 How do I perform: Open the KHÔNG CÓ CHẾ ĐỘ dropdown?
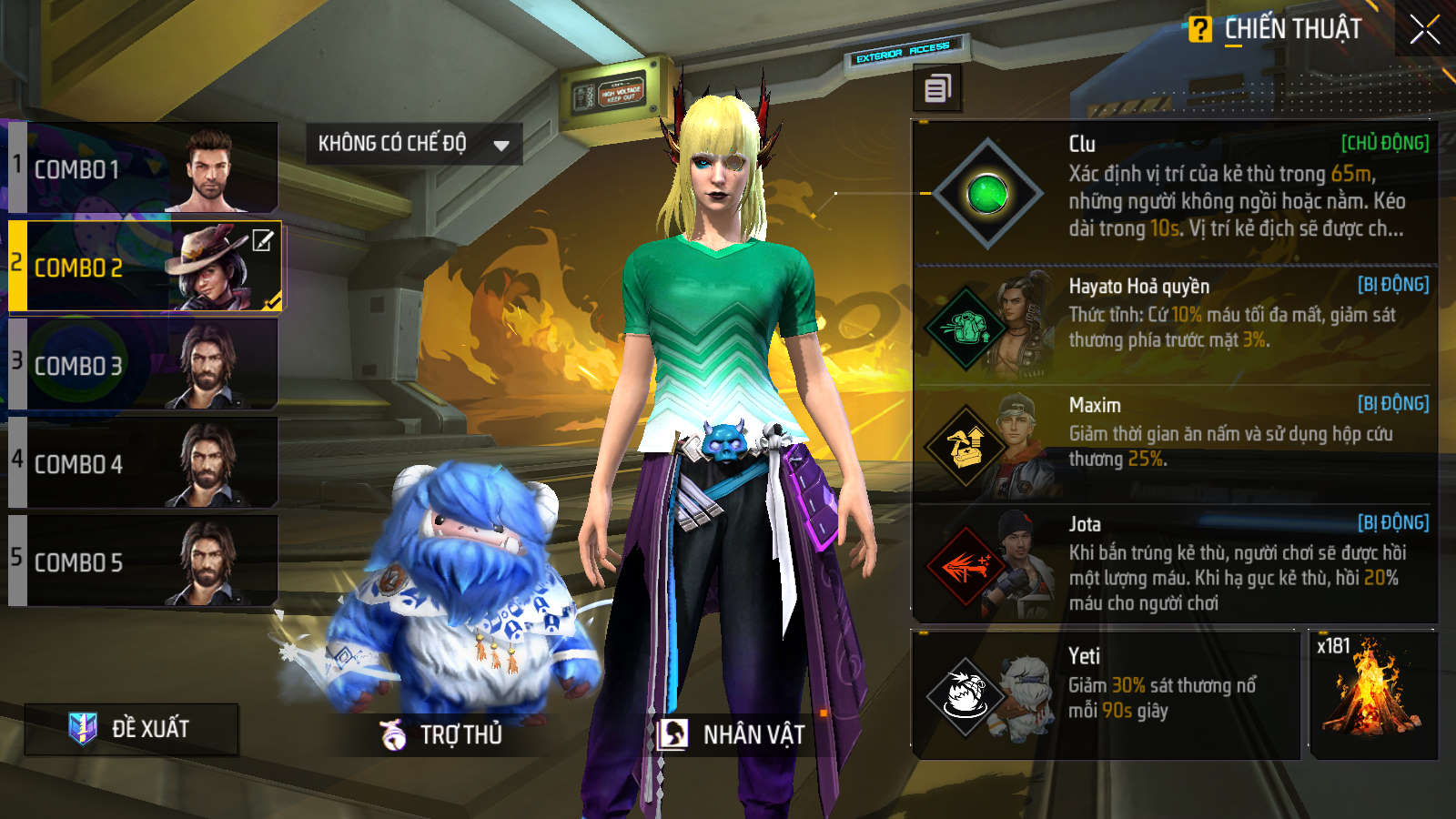[414, 144]
